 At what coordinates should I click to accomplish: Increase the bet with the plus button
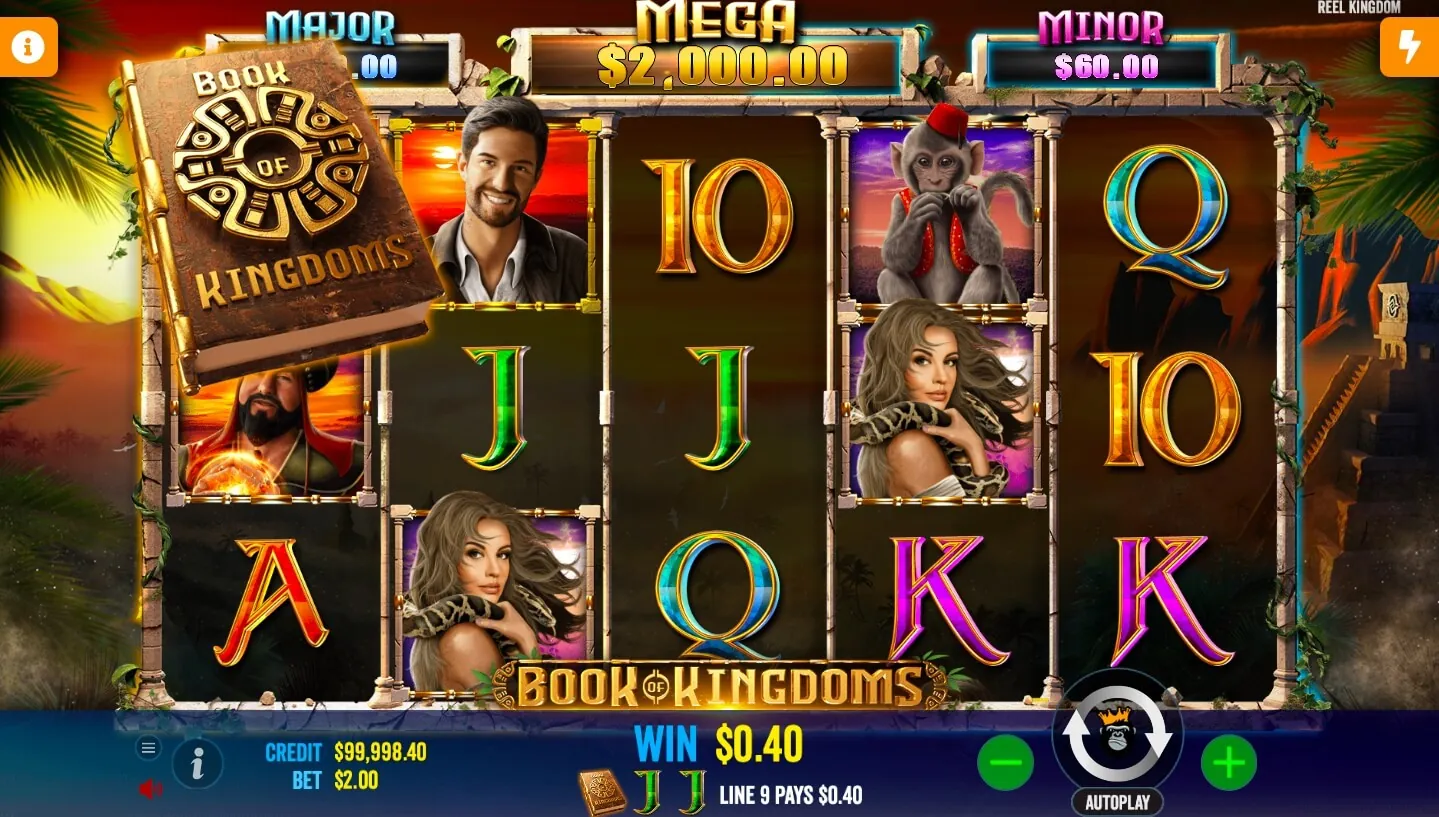click(1228, 764)
